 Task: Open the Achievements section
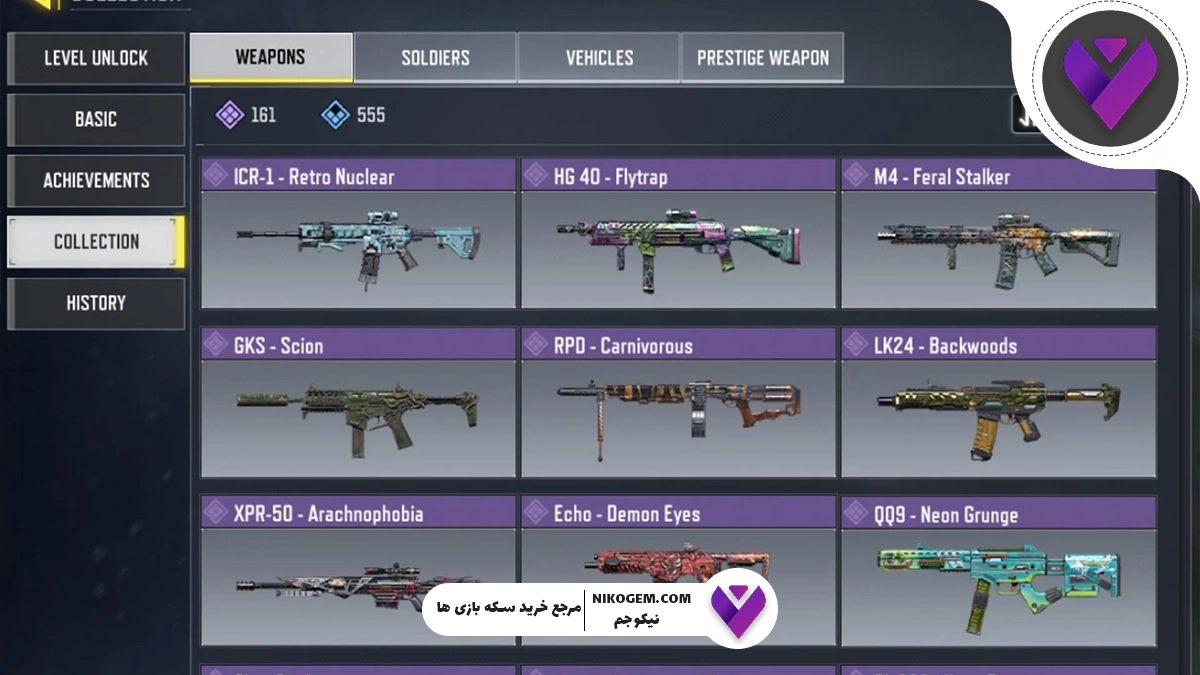[96, 181]
